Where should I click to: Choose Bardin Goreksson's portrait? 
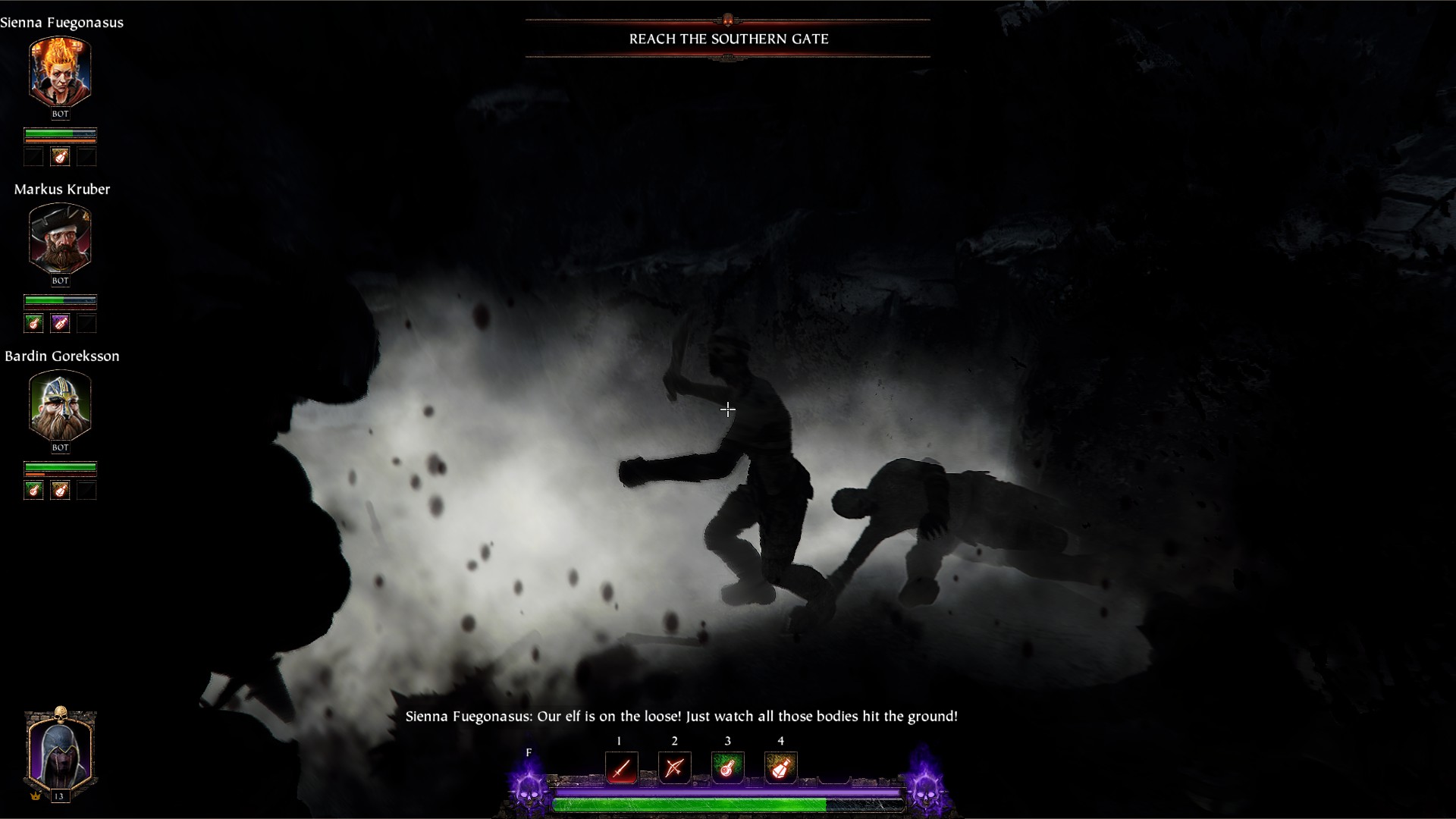(60, 406)
